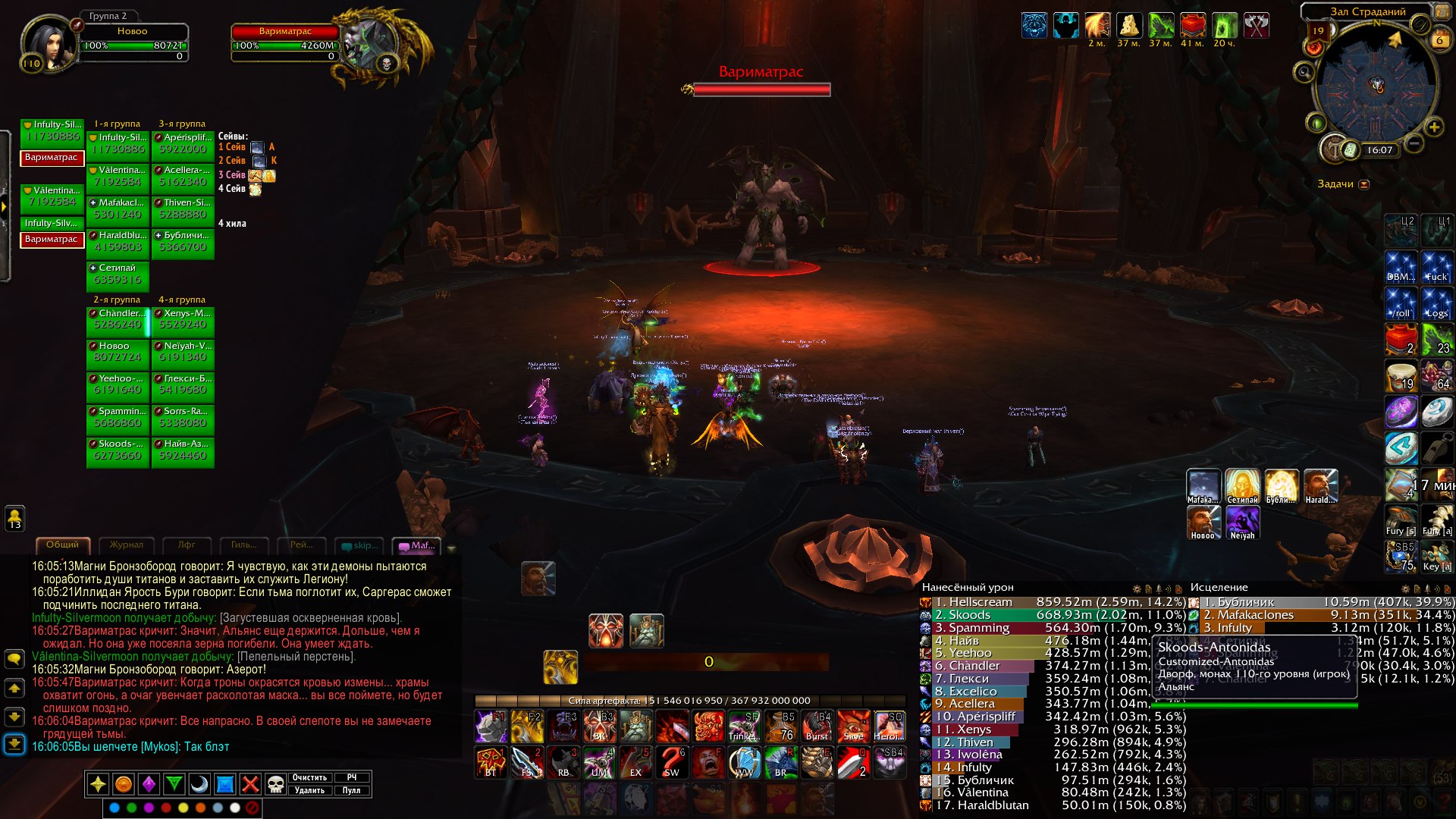Zoom out on the minimap
Viewport: 1456px width, 819px height.
[1414, 143]
